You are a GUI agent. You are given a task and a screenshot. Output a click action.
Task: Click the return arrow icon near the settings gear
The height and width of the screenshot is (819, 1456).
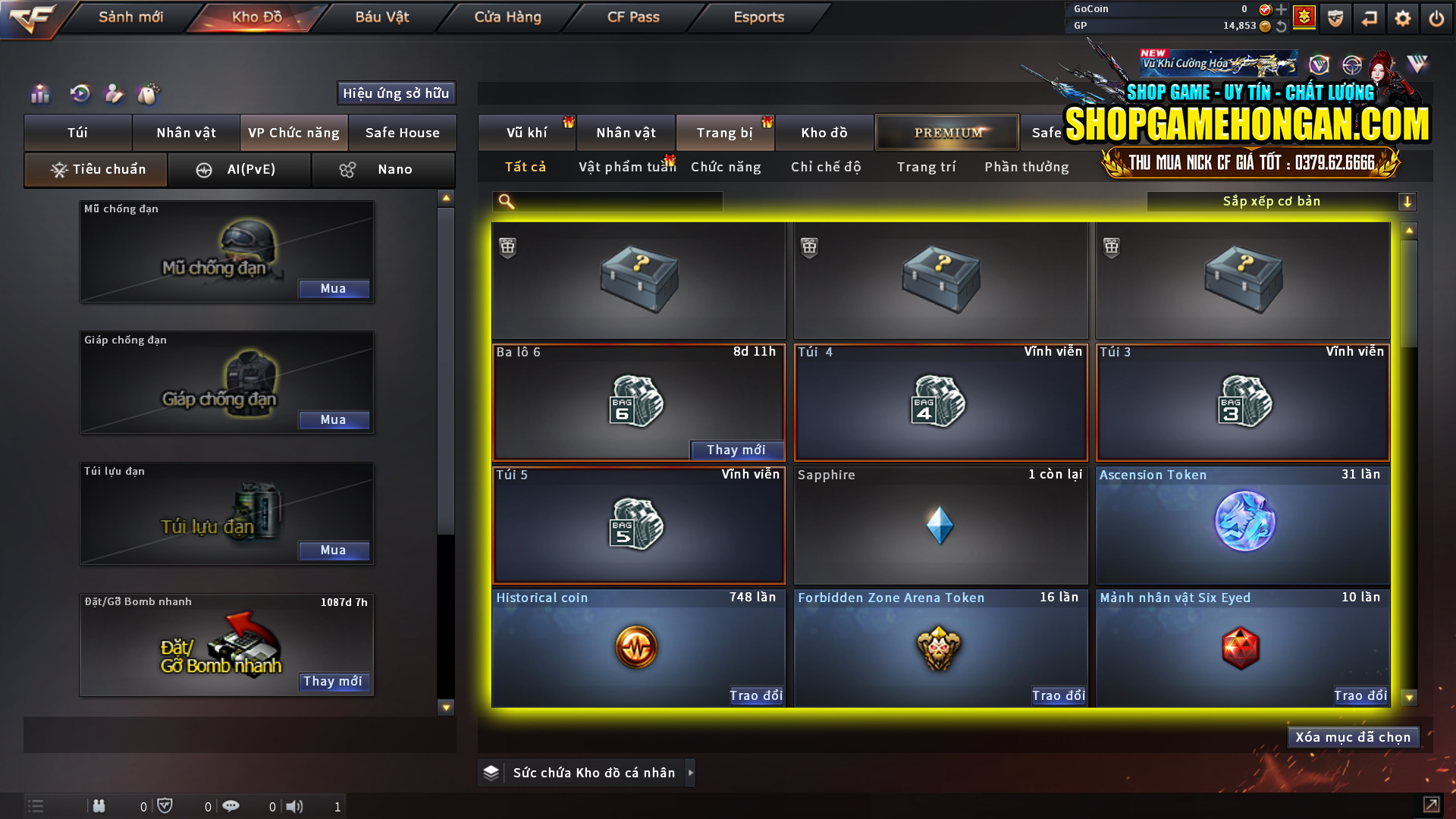pyautogui.click(x=1370, y=18)
